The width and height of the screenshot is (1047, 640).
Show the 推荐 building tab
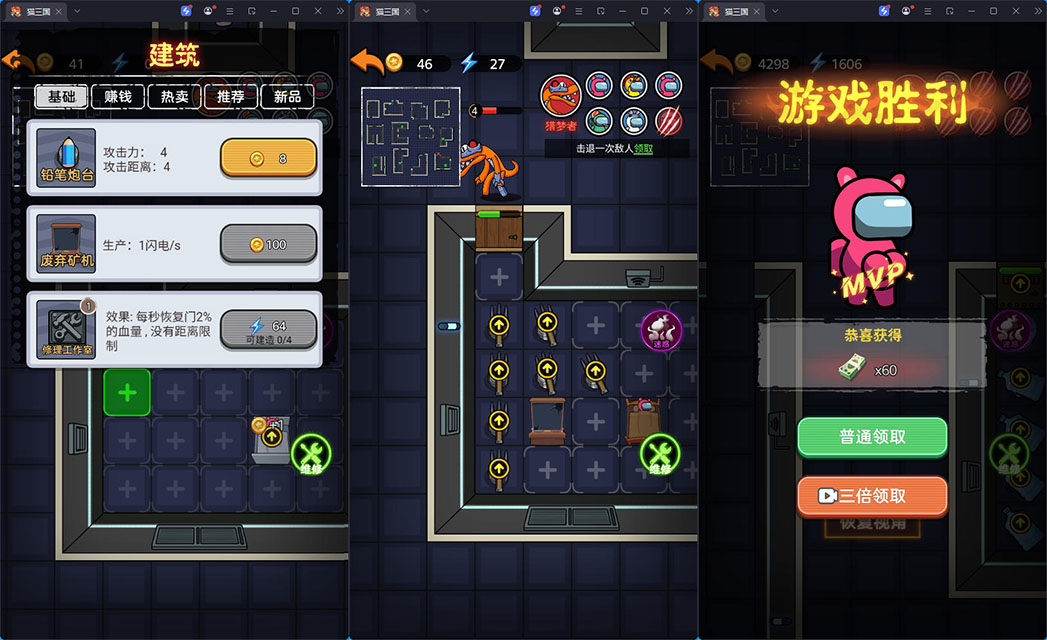tap(231, 97)
